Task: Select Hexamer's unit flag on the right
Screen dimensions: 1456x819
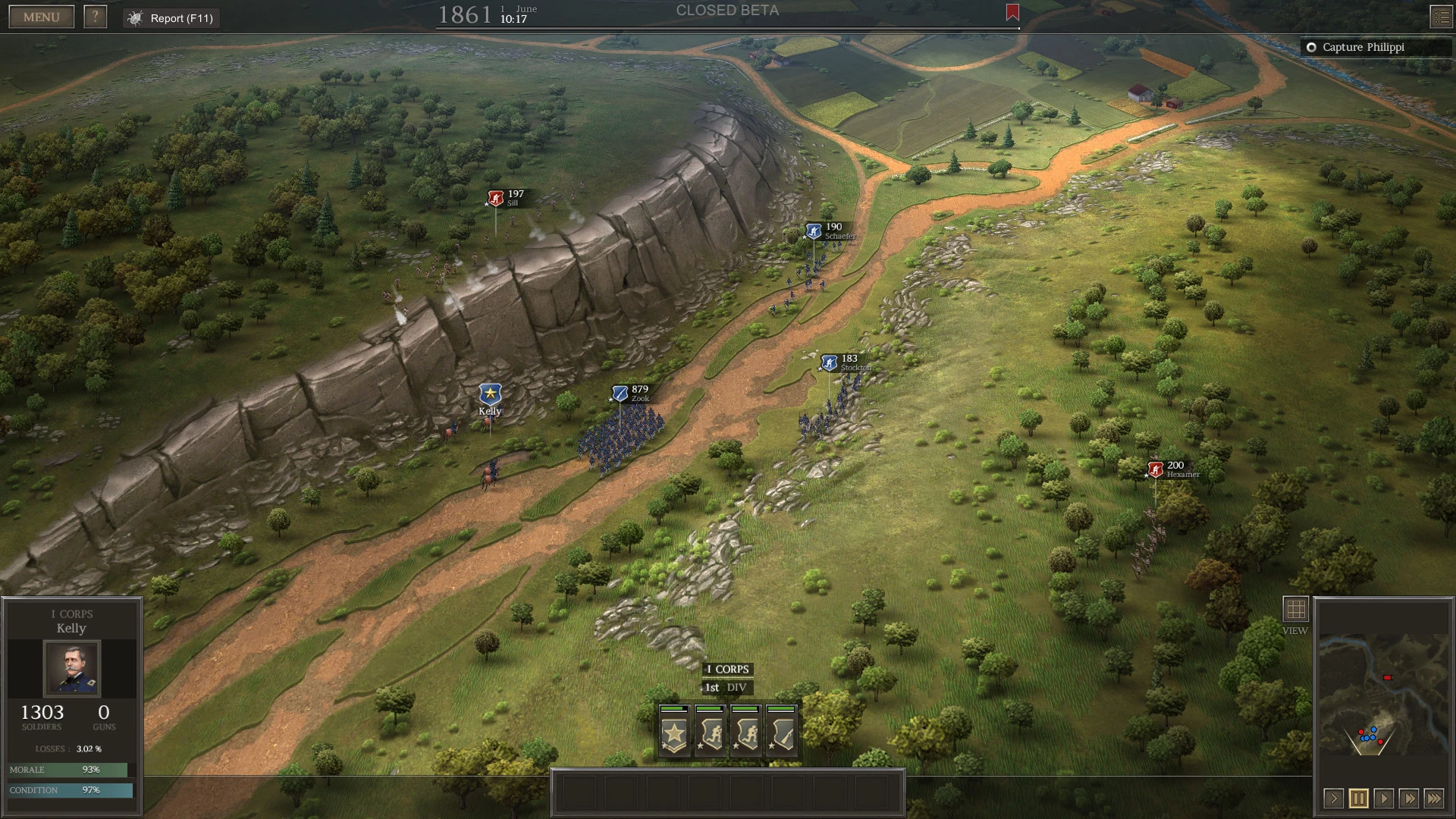Action: tap(1155, 467)
